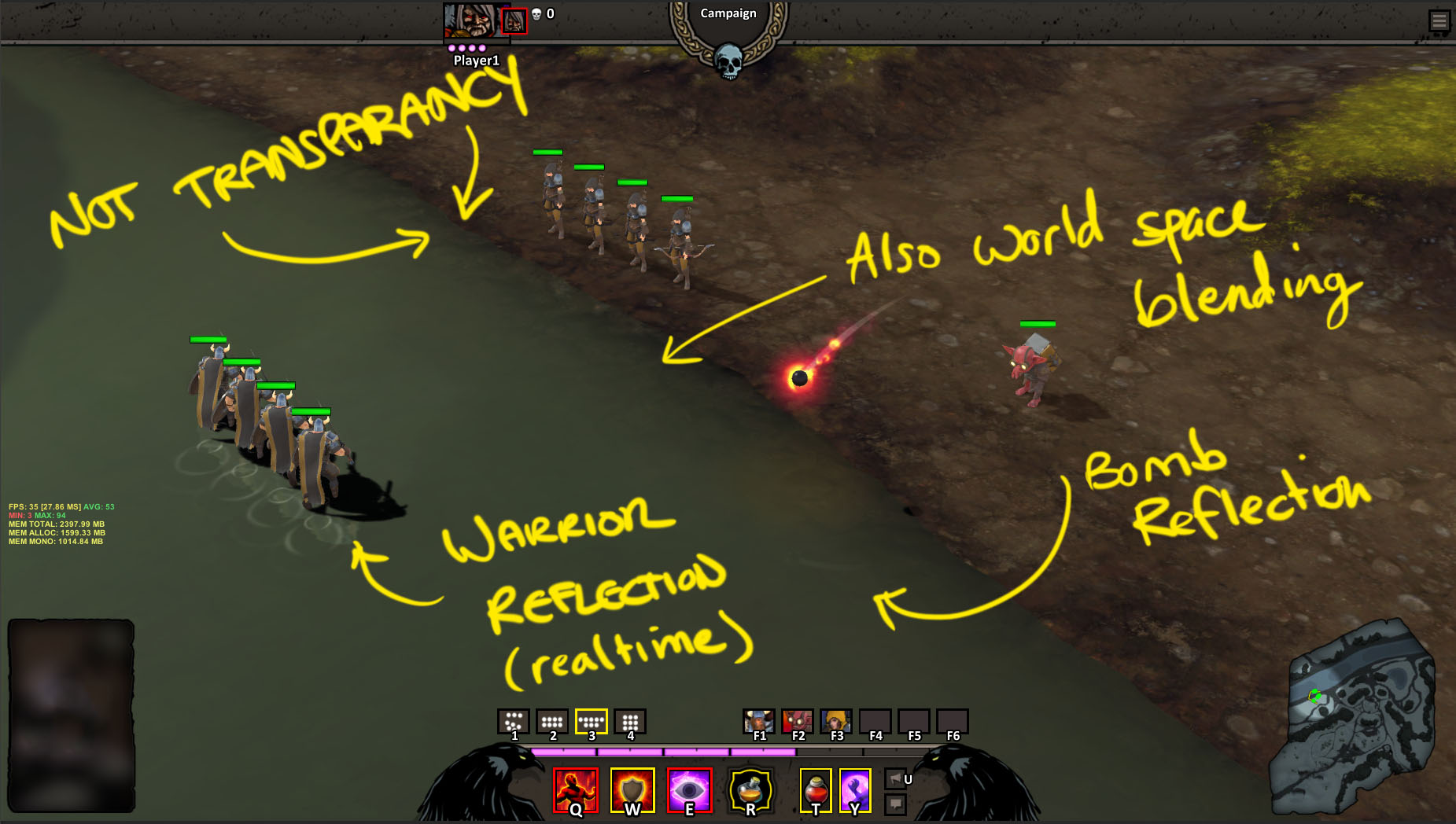The image size is (1456, 824).
Task: Select the red goblin squad F2
Action: click(798, 721)
